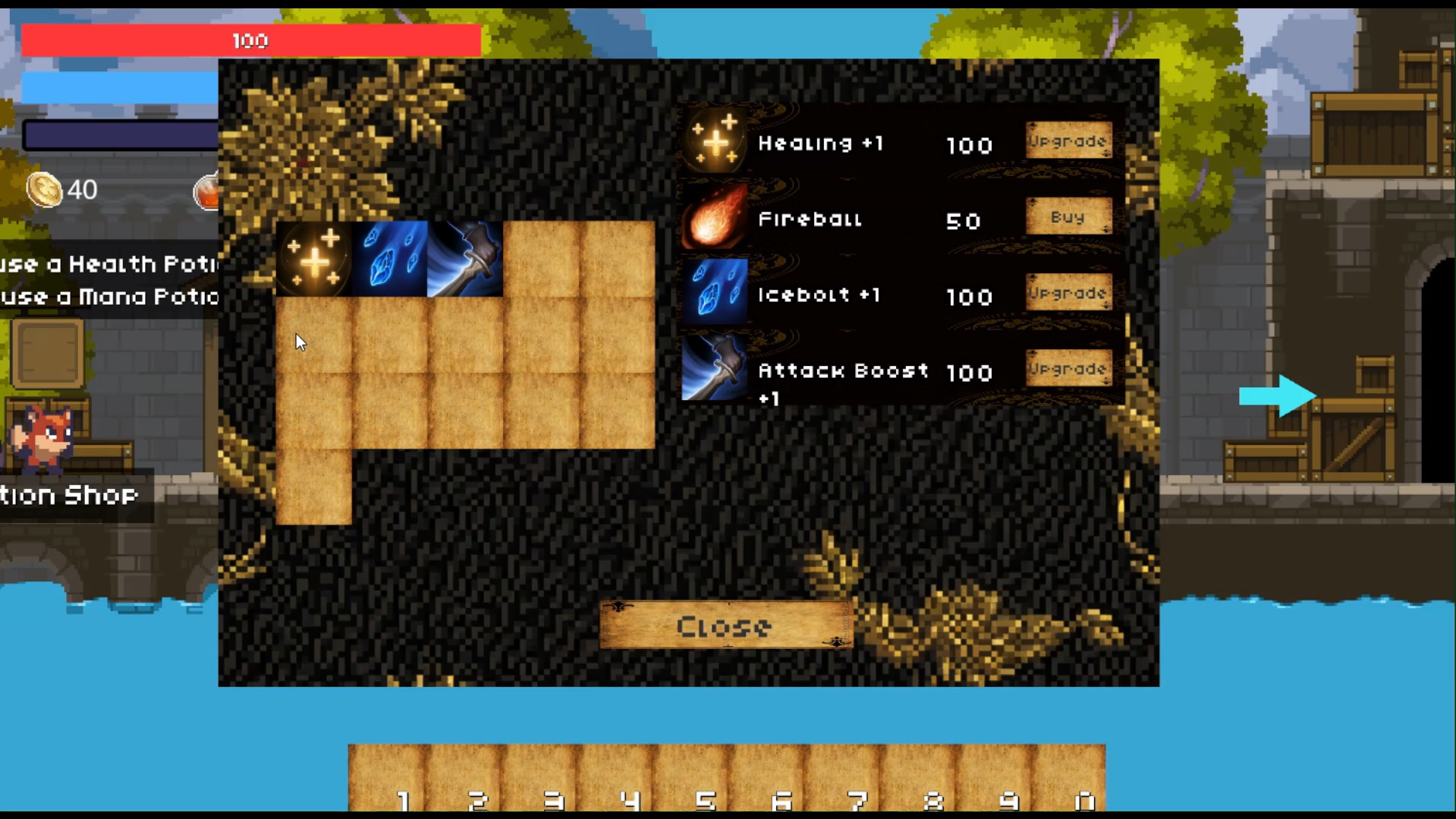Select the Healing spell icon in the shop list
The height and width of the screenshot is (819, 1456).
point(713,141)
